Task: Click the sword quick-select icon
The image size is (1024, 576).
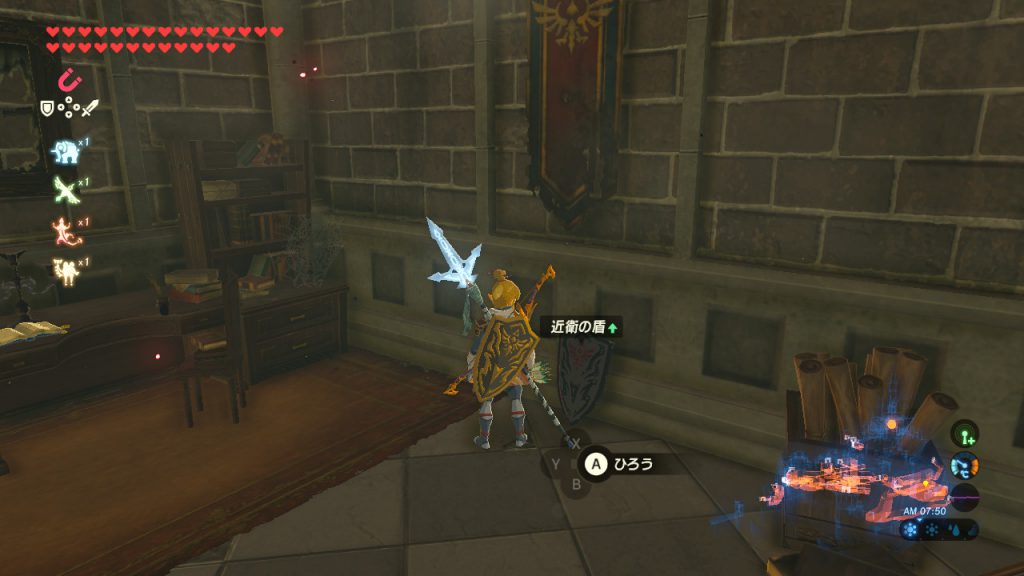Action: pyautogui.click(x=89, y=107)
